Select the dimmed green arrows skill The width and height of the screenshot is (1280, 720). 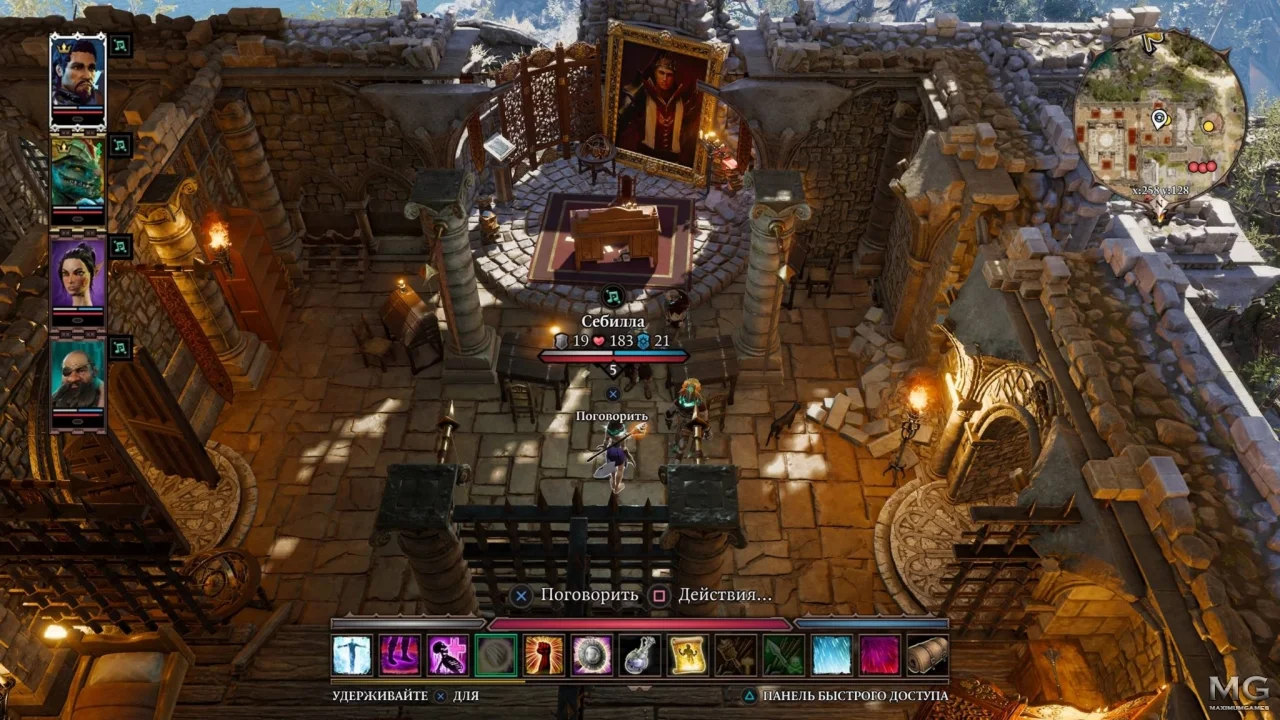(784, 655)
